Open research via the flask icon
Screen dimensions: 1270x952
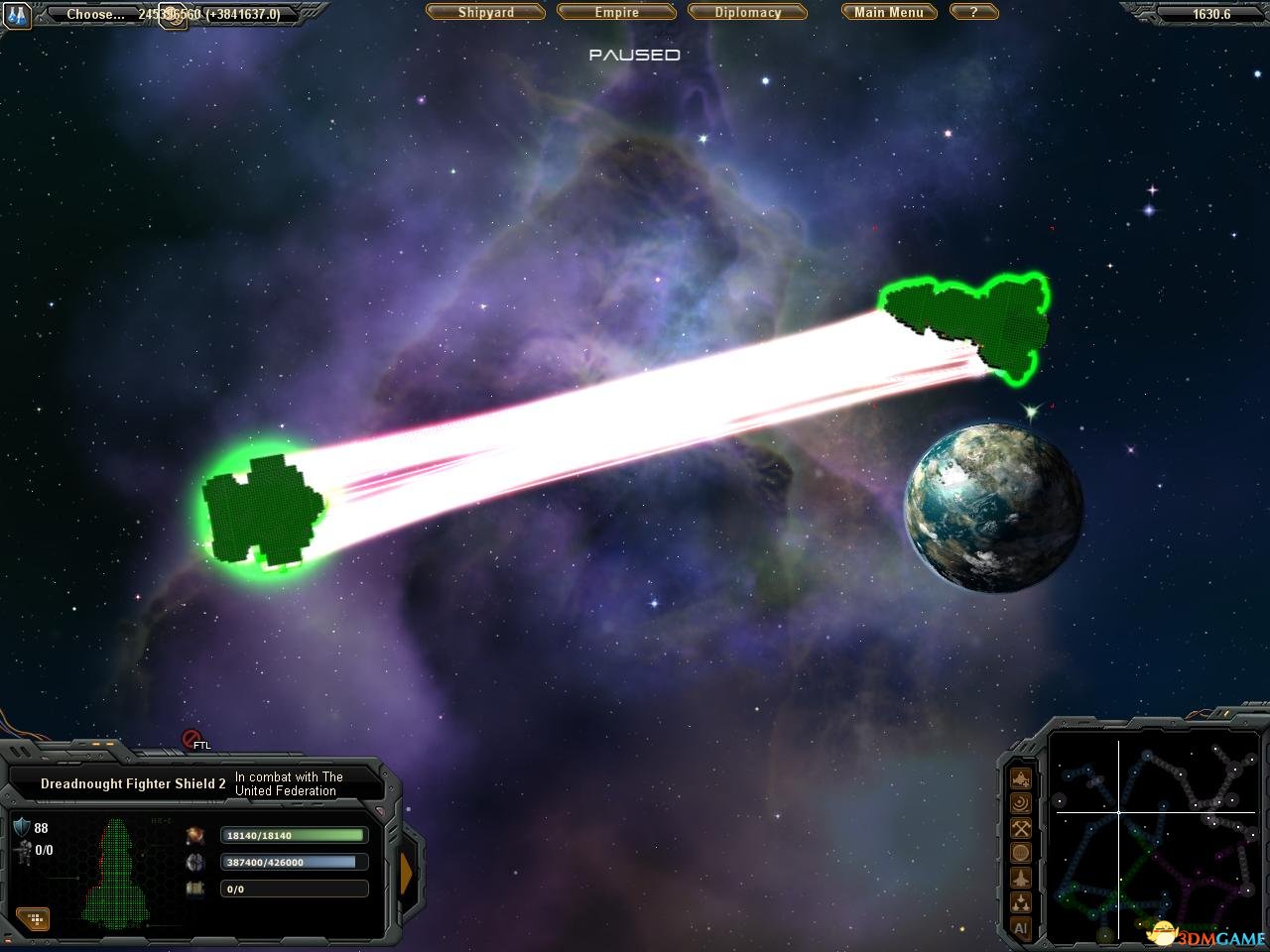click(x=17, y=14)
